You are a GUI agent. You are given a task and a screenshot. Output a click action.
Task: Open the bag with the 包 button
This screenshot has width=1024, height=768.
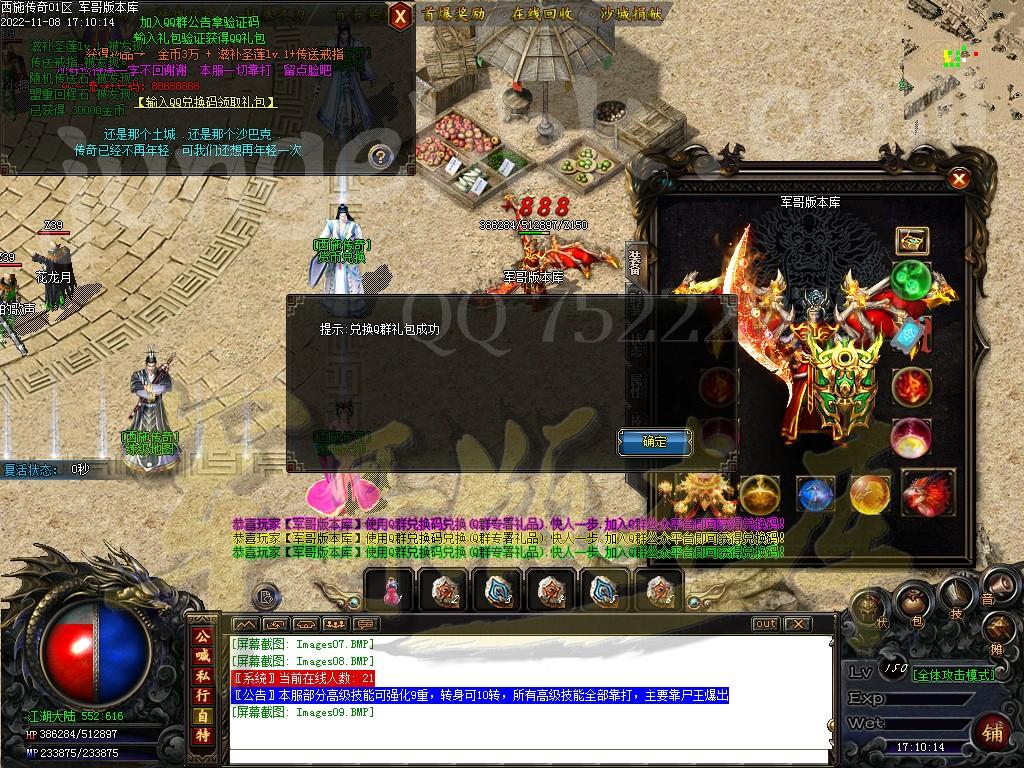tap(913, 601)
